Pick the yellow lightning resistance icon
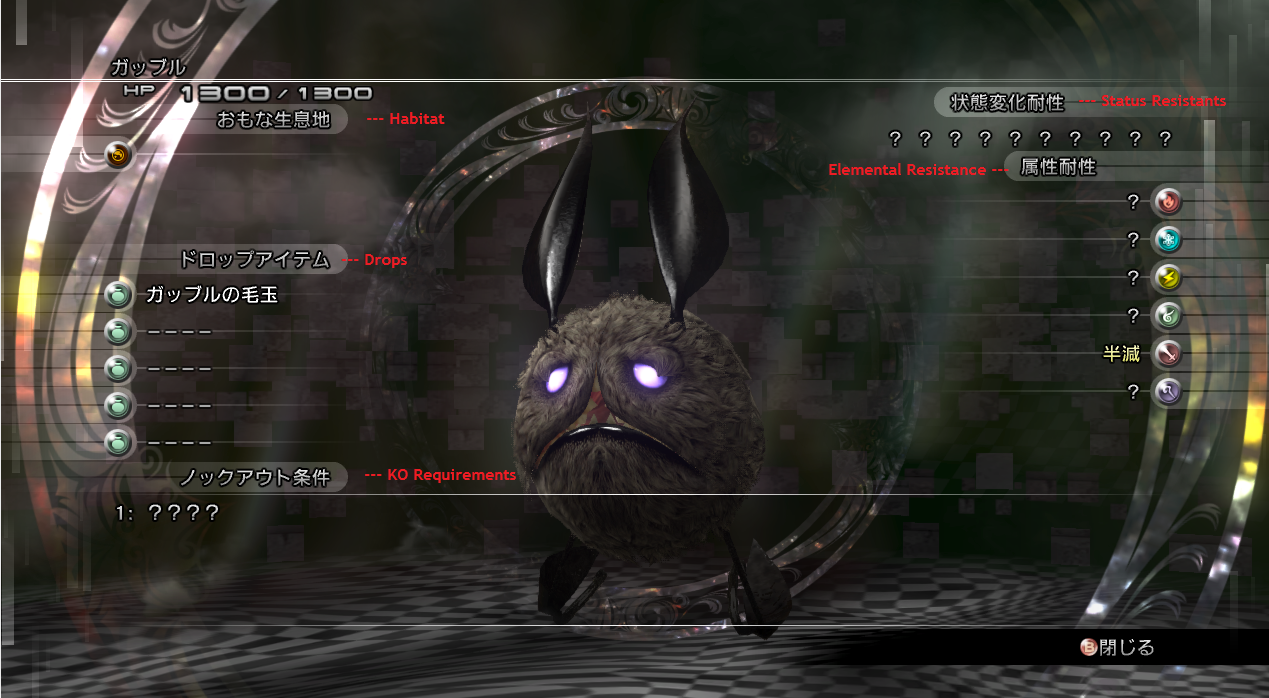The height and width of the screenshot is (698, 1269). click(1166, 278)
